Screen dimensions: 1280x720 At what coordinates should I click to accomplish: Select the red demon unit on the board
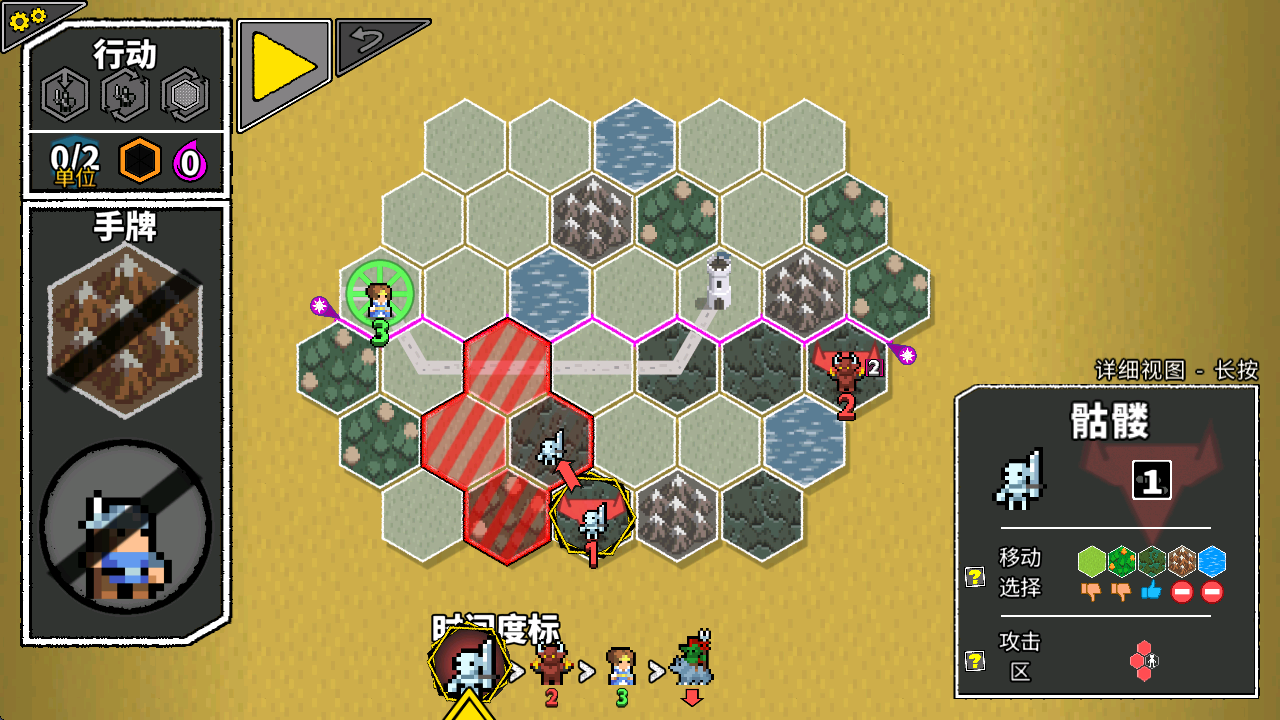click(x=846, y=371)
